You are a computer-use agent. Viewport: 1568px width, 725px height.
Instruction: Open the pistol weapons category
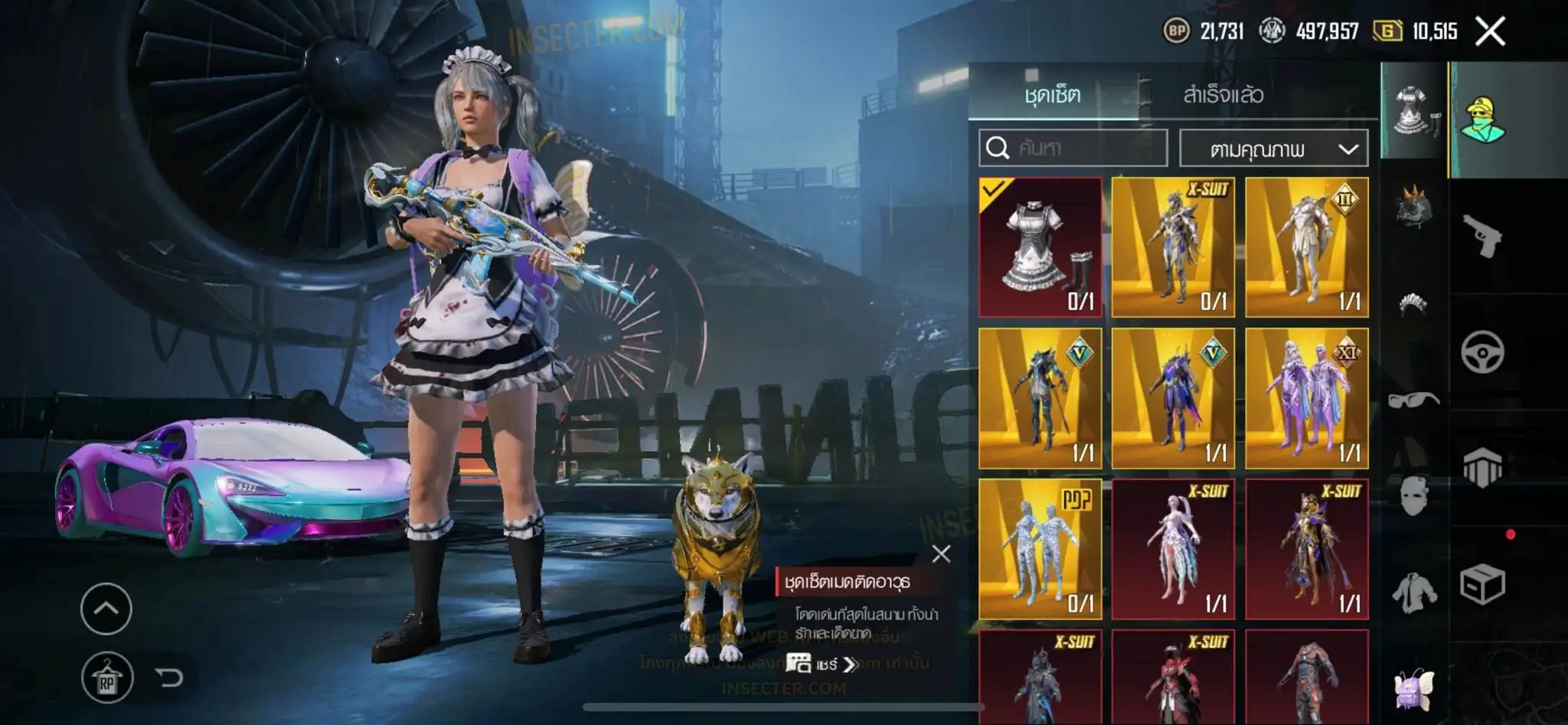tap(1482, 237)
